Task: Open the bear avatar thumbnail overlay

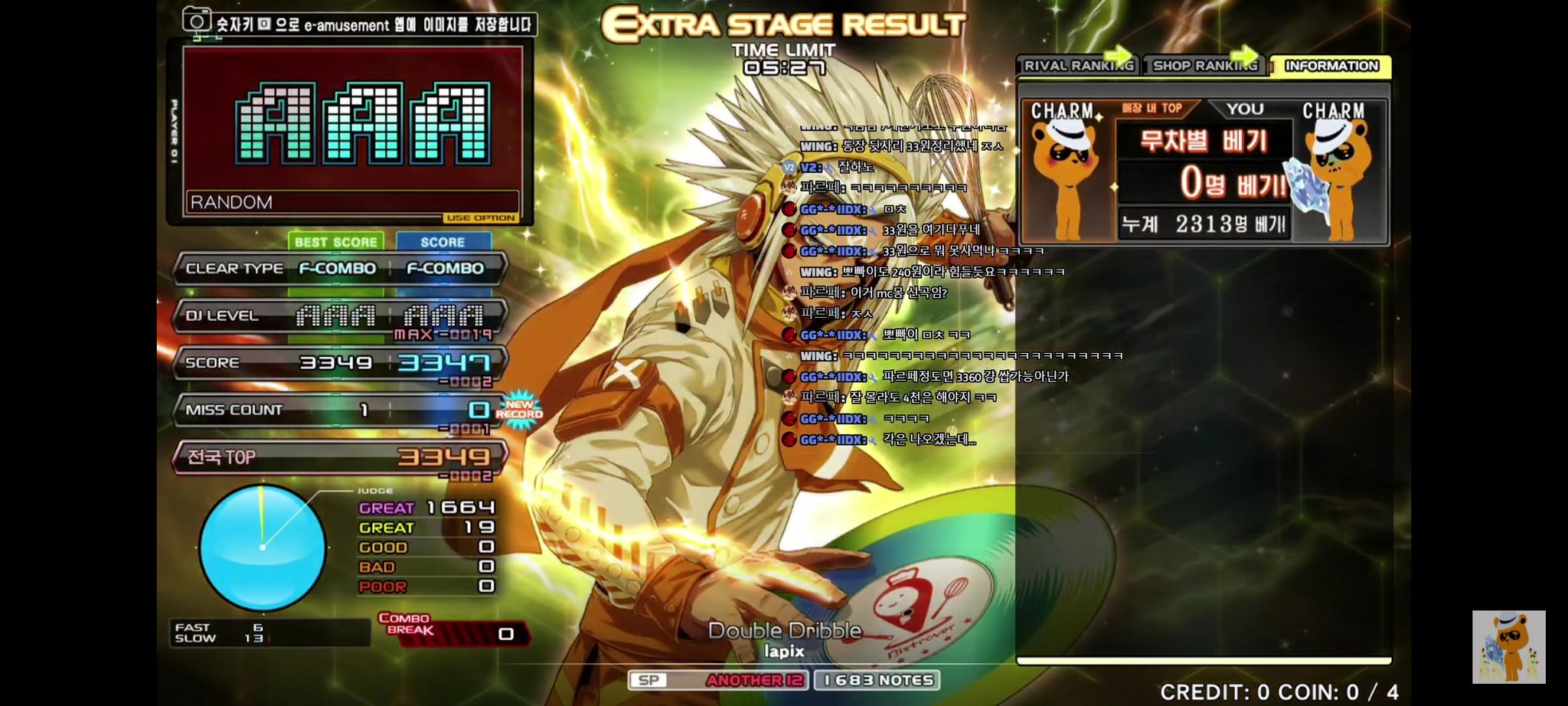Action: pos(1508,646)
